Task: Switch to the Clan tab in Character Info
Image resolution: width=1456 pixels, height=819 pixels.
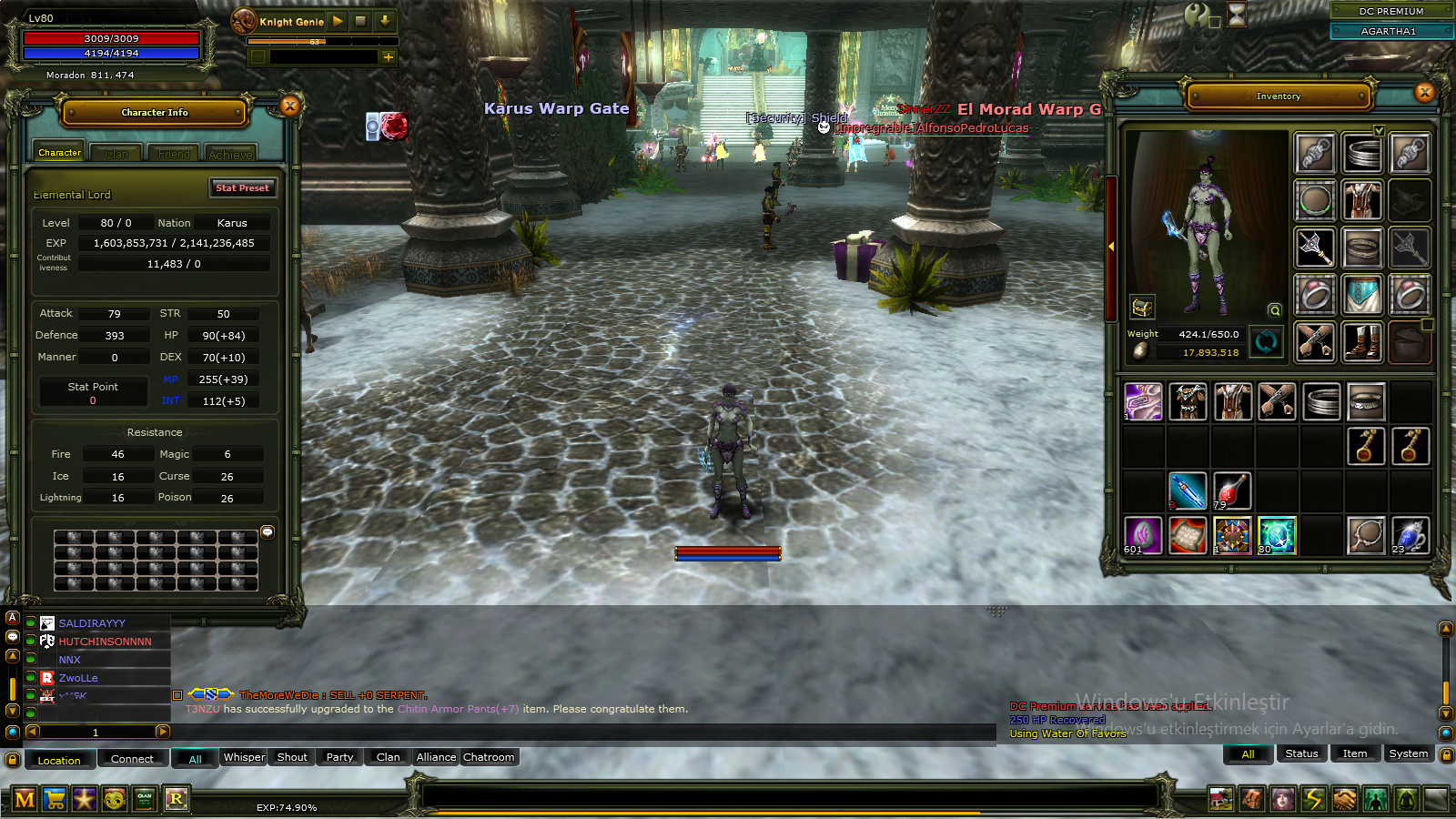Action: tap(116, 153)
